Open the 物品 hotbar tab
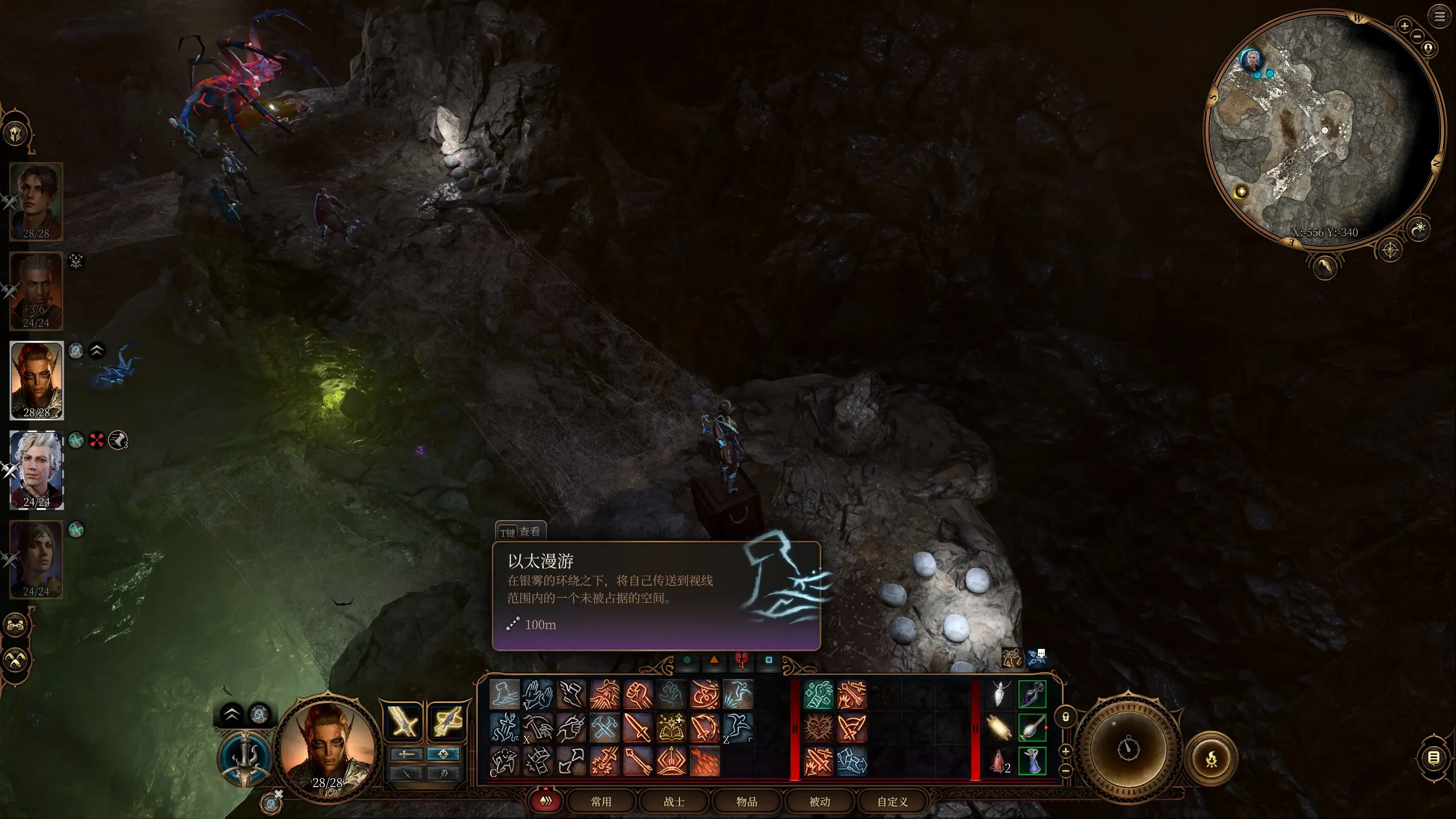The height and width of the screenshot is (819, 1456). [746, 801]
